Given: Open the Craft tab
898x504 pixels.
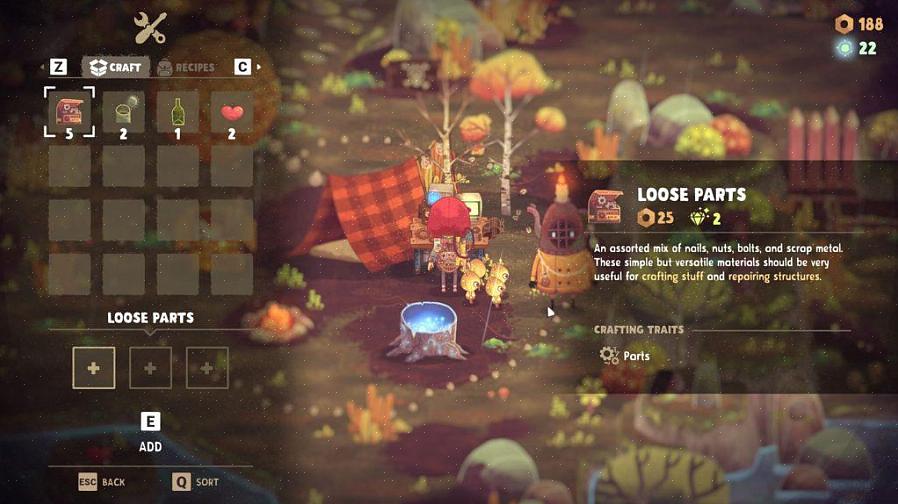Looking at the screenshot, I should [116, 67].
